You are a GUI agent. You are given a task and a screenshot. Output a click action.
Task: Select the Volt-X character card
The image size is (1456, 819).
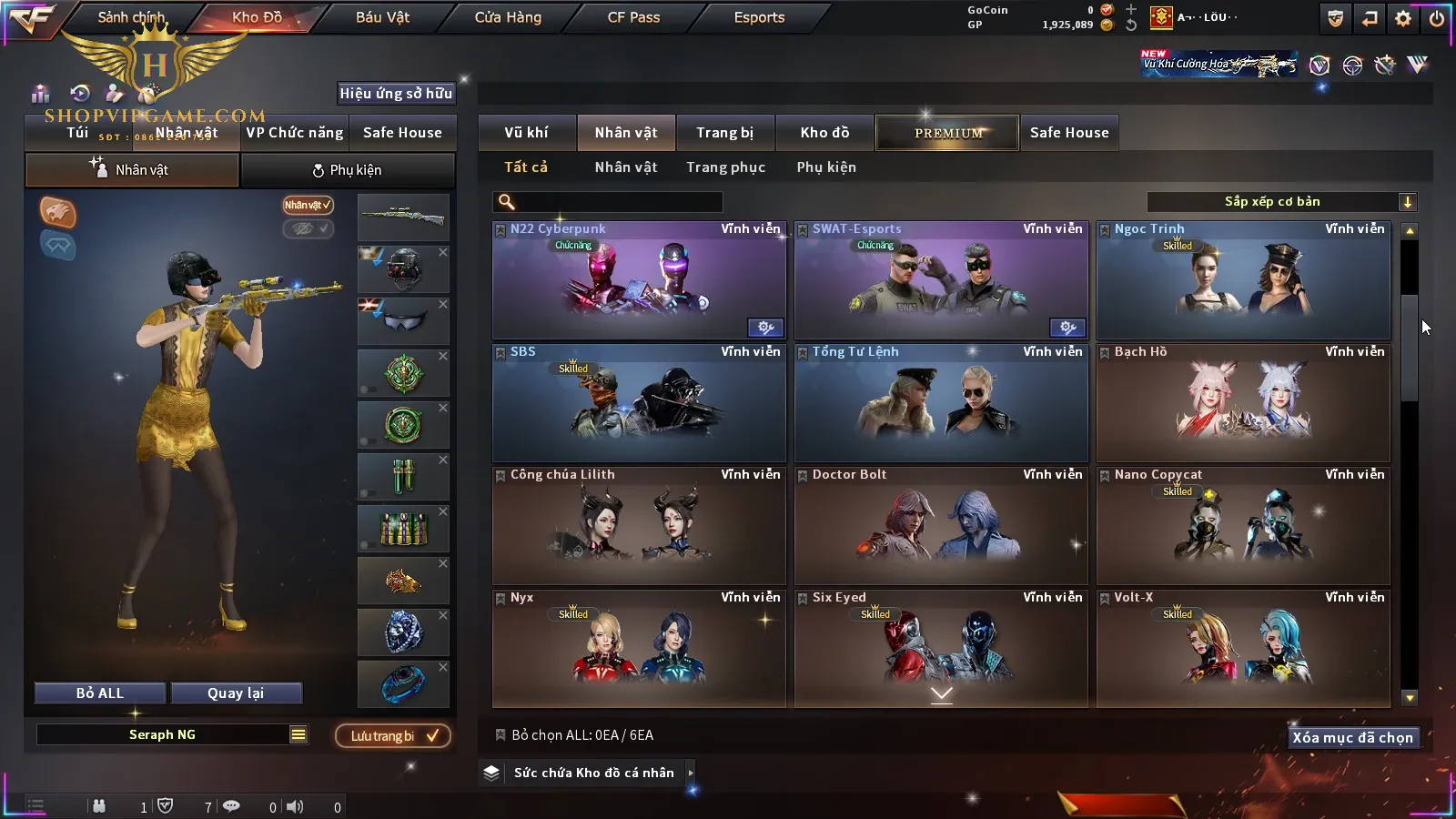pos(1243,649)
